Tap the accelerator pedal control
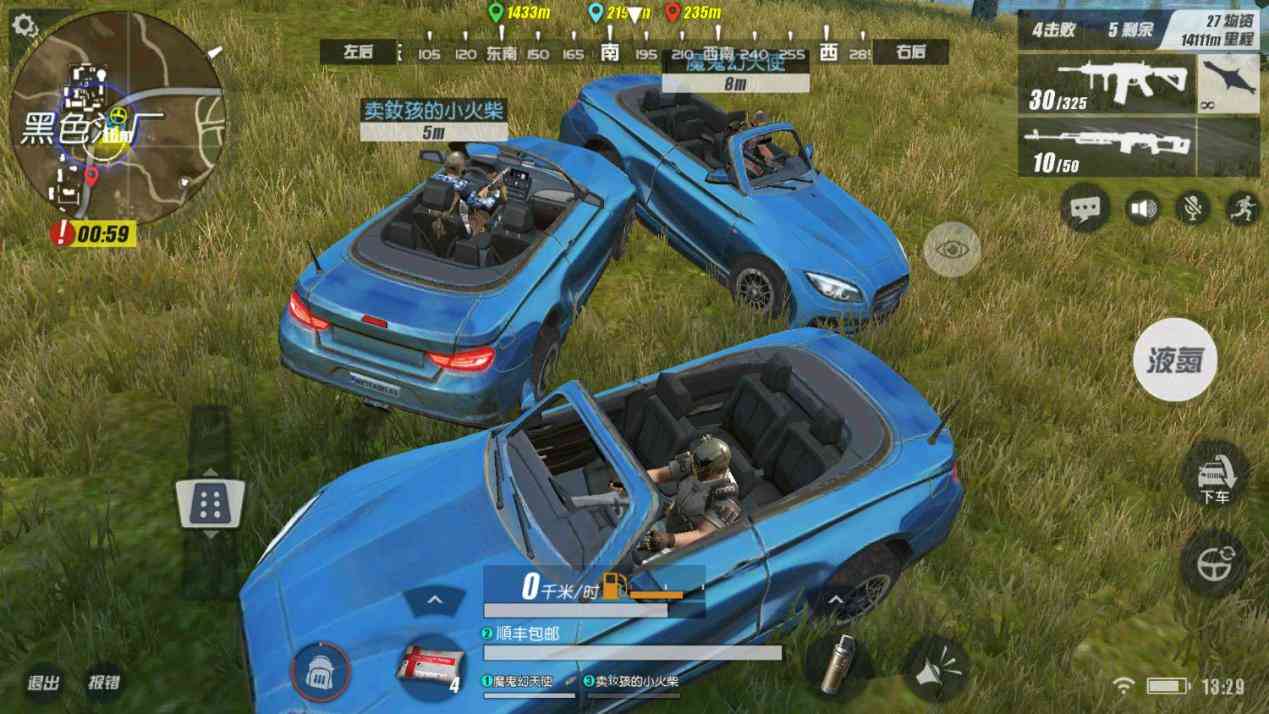The height and width of the screenshot is (714, 1269). coord(210,502)
